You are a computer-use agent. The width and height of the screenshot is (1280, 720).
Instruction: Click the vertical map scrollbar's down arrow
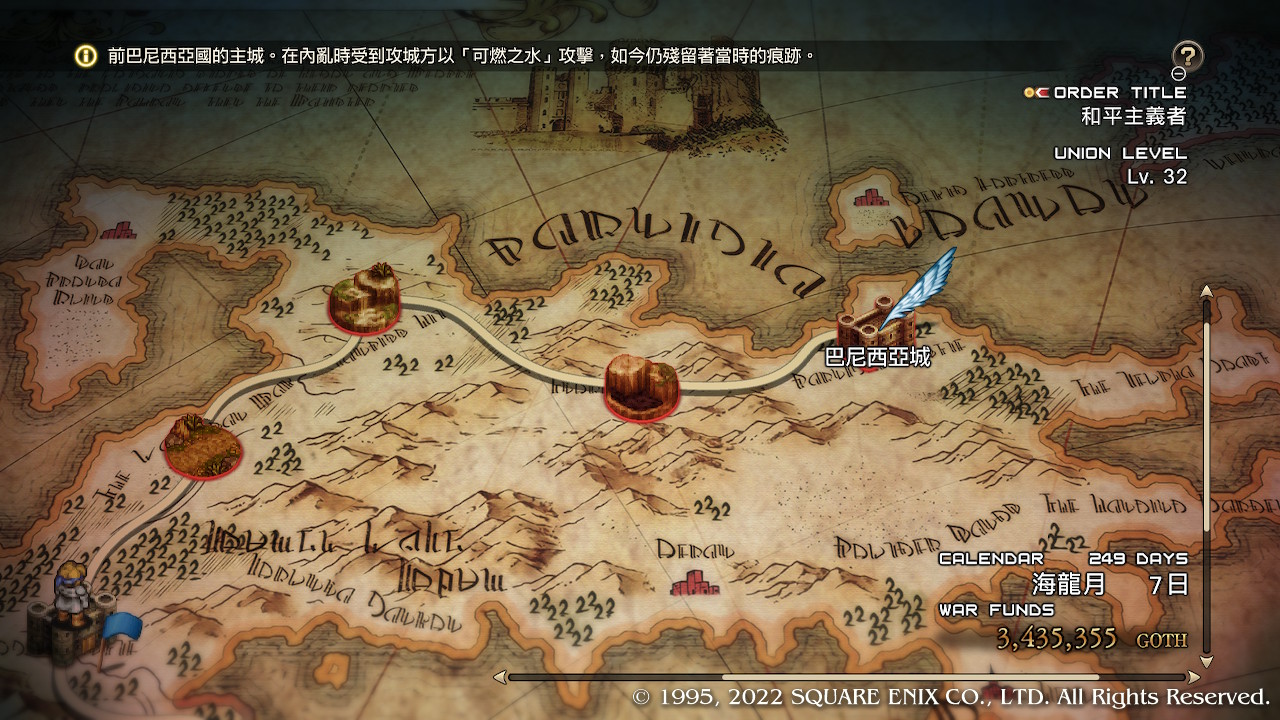click(x=1206, y=661)
